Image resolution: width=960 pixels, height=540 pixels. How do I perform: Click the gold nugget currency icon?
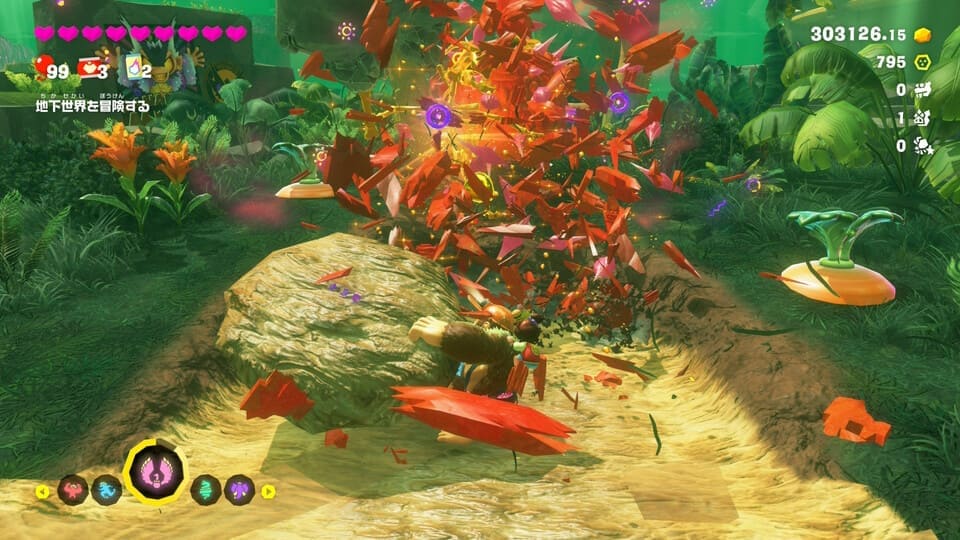click(x=923, y=35)
